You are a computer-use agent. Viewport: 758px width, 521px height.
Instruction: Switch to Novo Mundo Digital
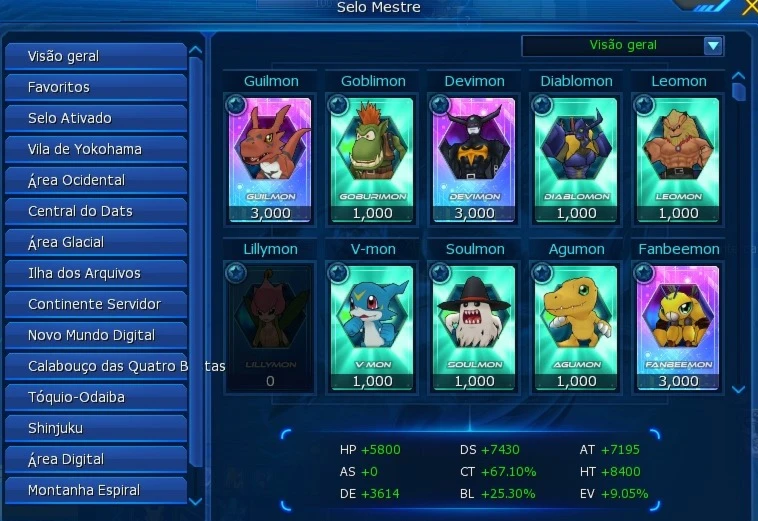(95, 335)
